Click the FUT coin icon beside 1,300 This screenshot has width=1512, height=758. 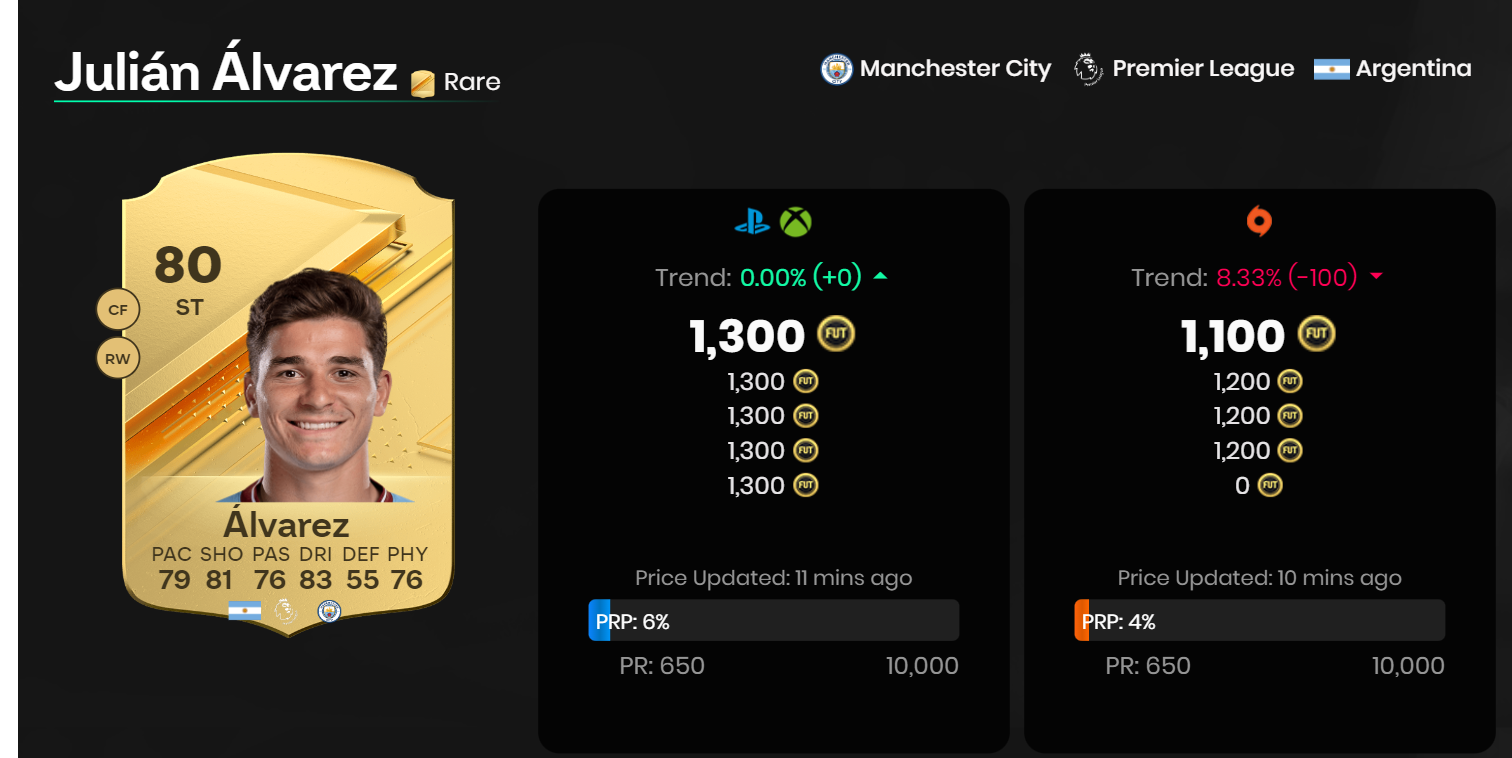pos(835,335)
